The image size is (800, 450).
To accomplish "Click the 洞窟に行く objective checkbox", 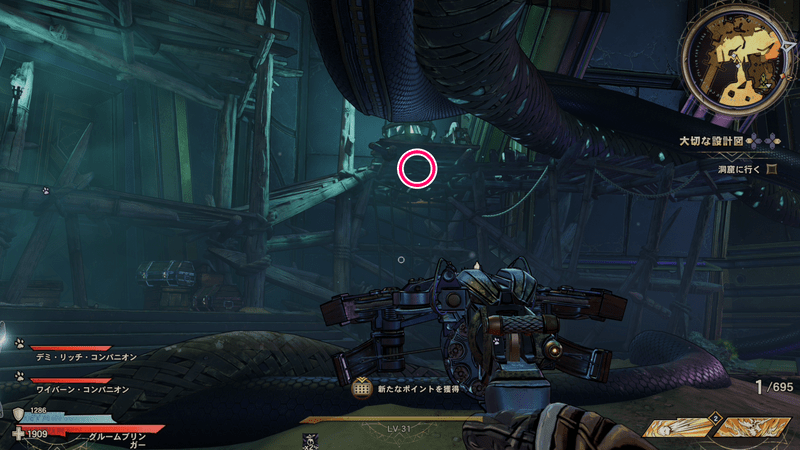I will 772,170.
